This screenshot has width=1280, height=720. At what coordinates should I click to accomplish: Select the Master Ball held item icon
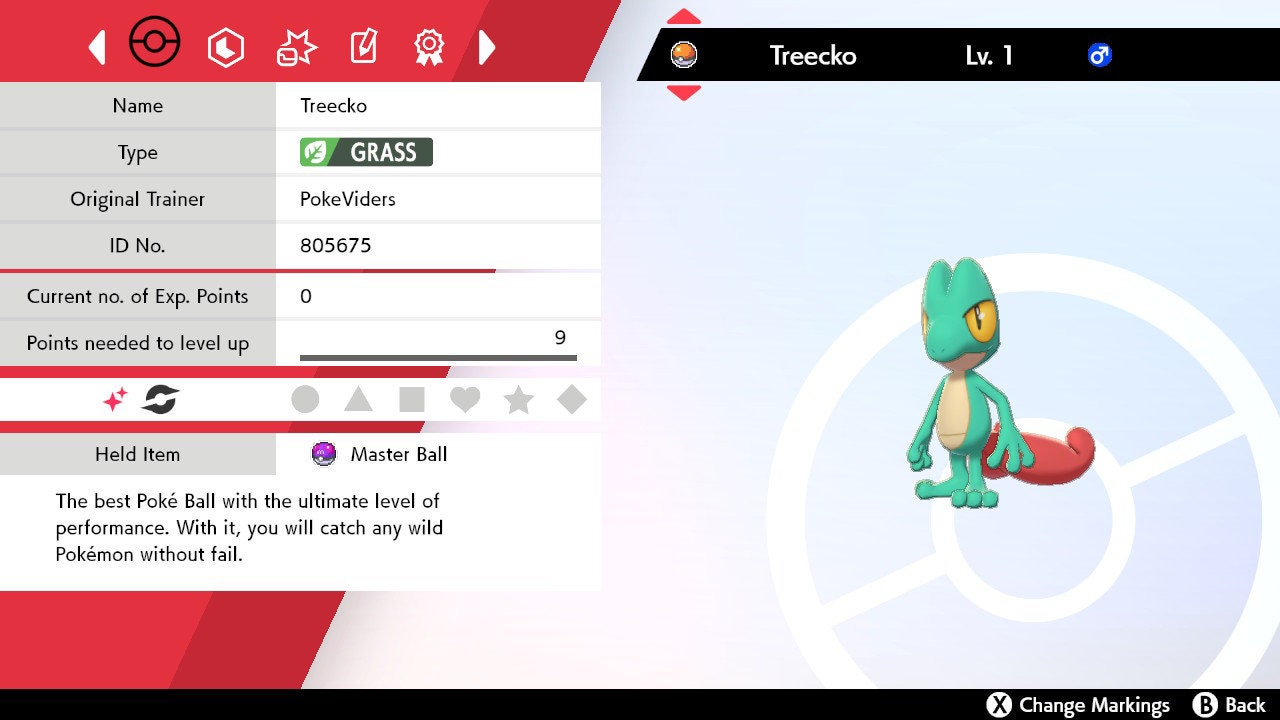coord(322,454)
